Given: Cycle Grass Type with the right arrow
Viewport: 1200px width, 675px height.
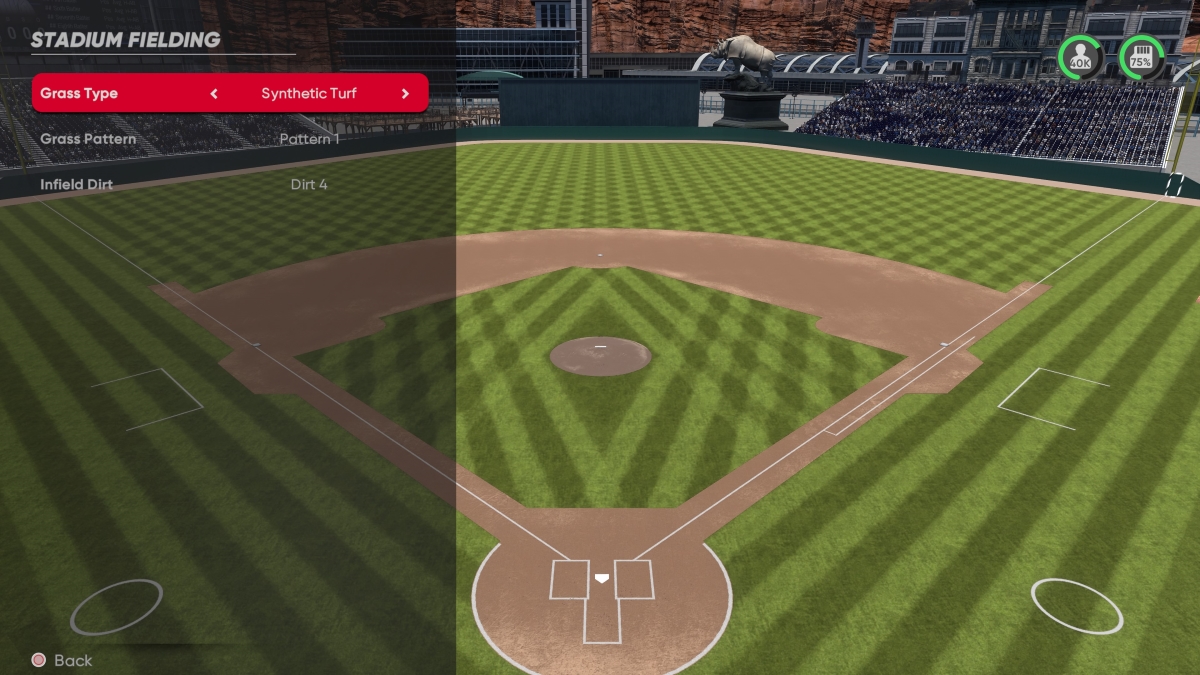Looking at the screenshot, I should point(405,94).
